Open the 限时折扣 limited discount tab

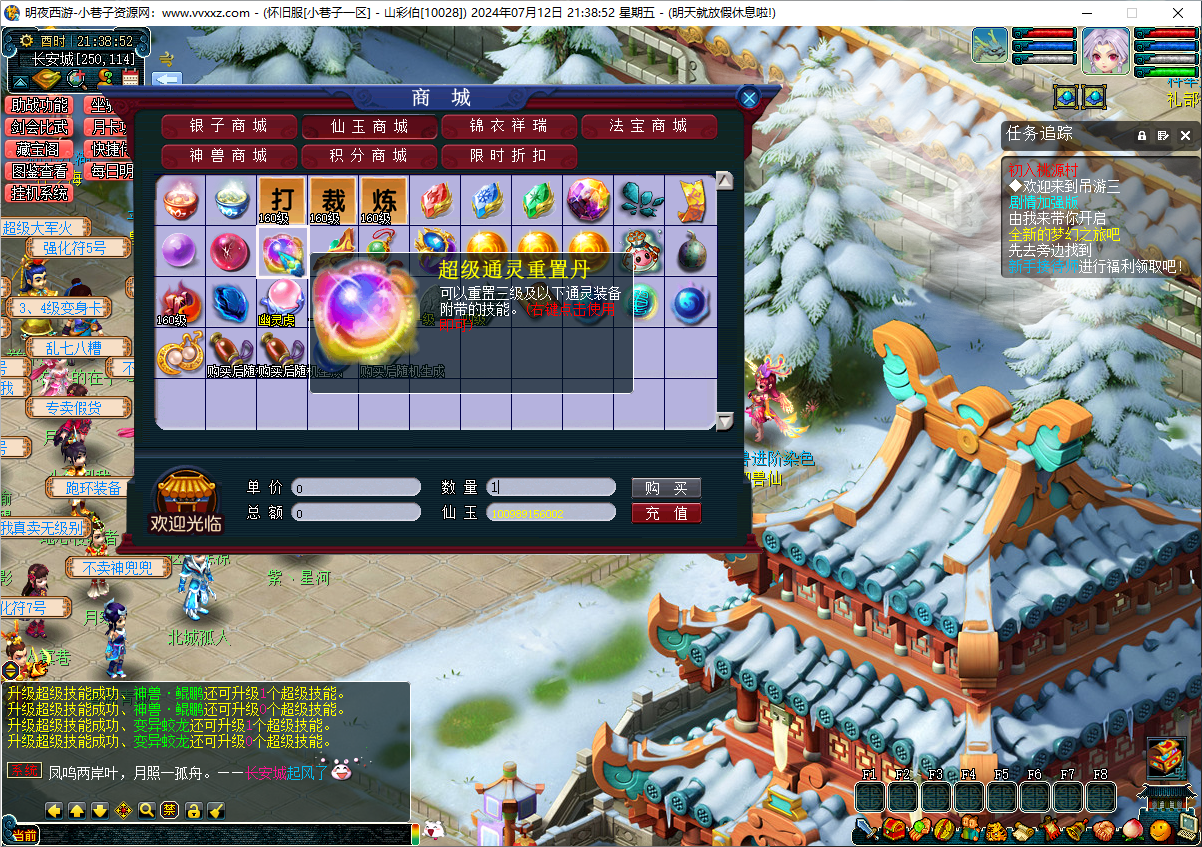[x=509, y=156]
